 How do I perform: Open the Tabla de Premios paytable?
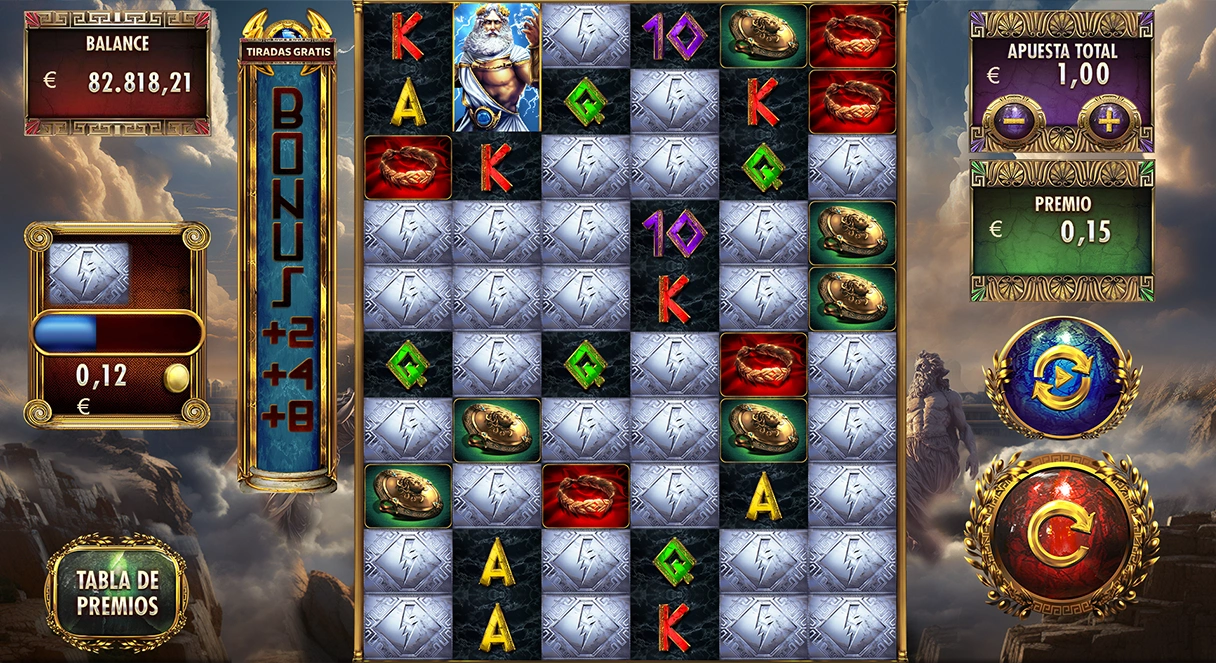[117, 592]
